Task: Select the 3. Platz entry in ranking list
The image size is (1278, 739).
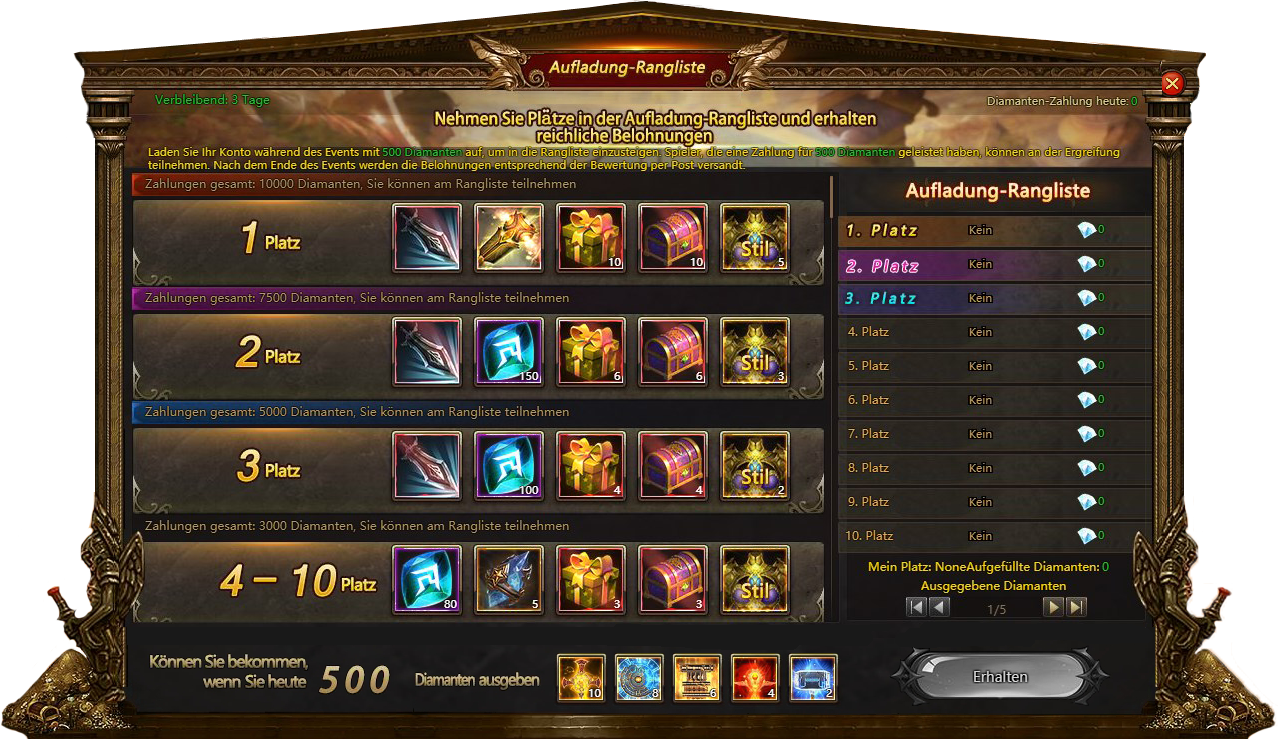Action: (990, 298)
